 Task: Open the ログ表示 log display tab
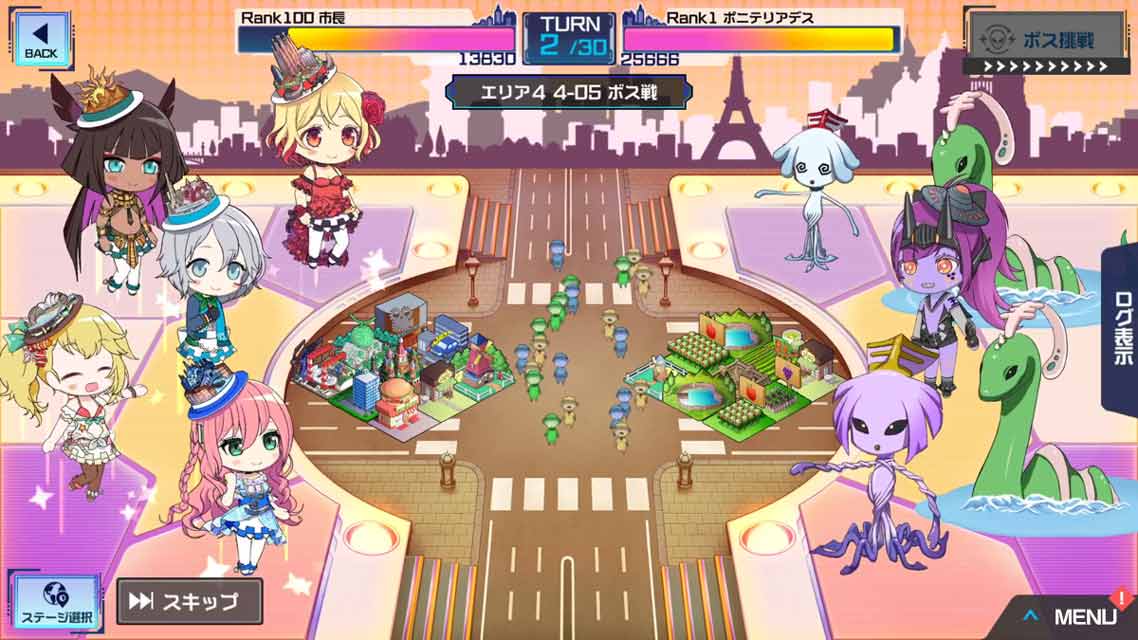click(x=1122, y=330)
